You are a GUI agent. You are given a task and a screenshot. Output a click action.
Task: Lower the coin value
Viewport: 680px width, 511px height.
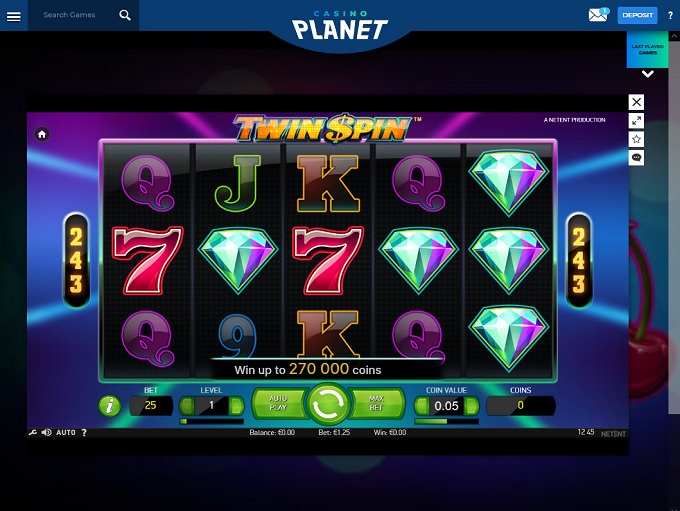click(x=421, y=406)
